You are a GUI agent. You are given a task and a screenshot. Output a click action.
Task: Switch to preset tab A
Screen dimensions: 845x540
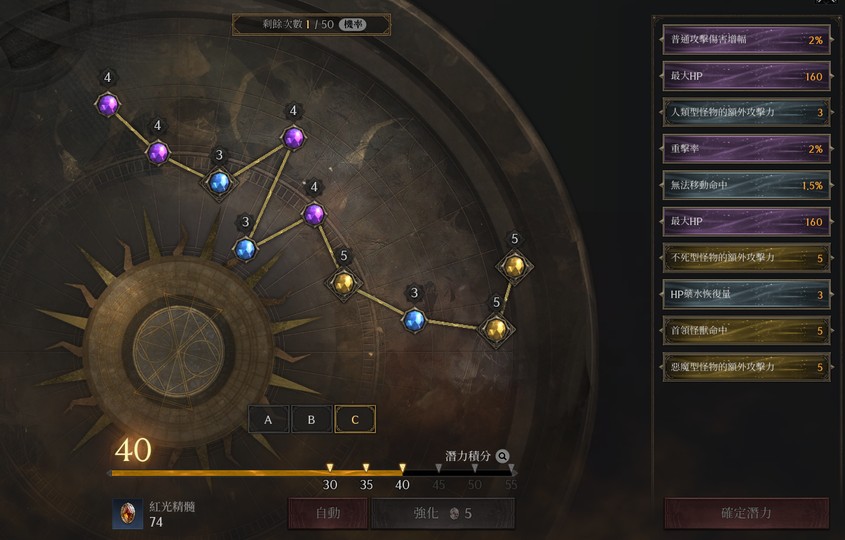click(x=268, y=419)
